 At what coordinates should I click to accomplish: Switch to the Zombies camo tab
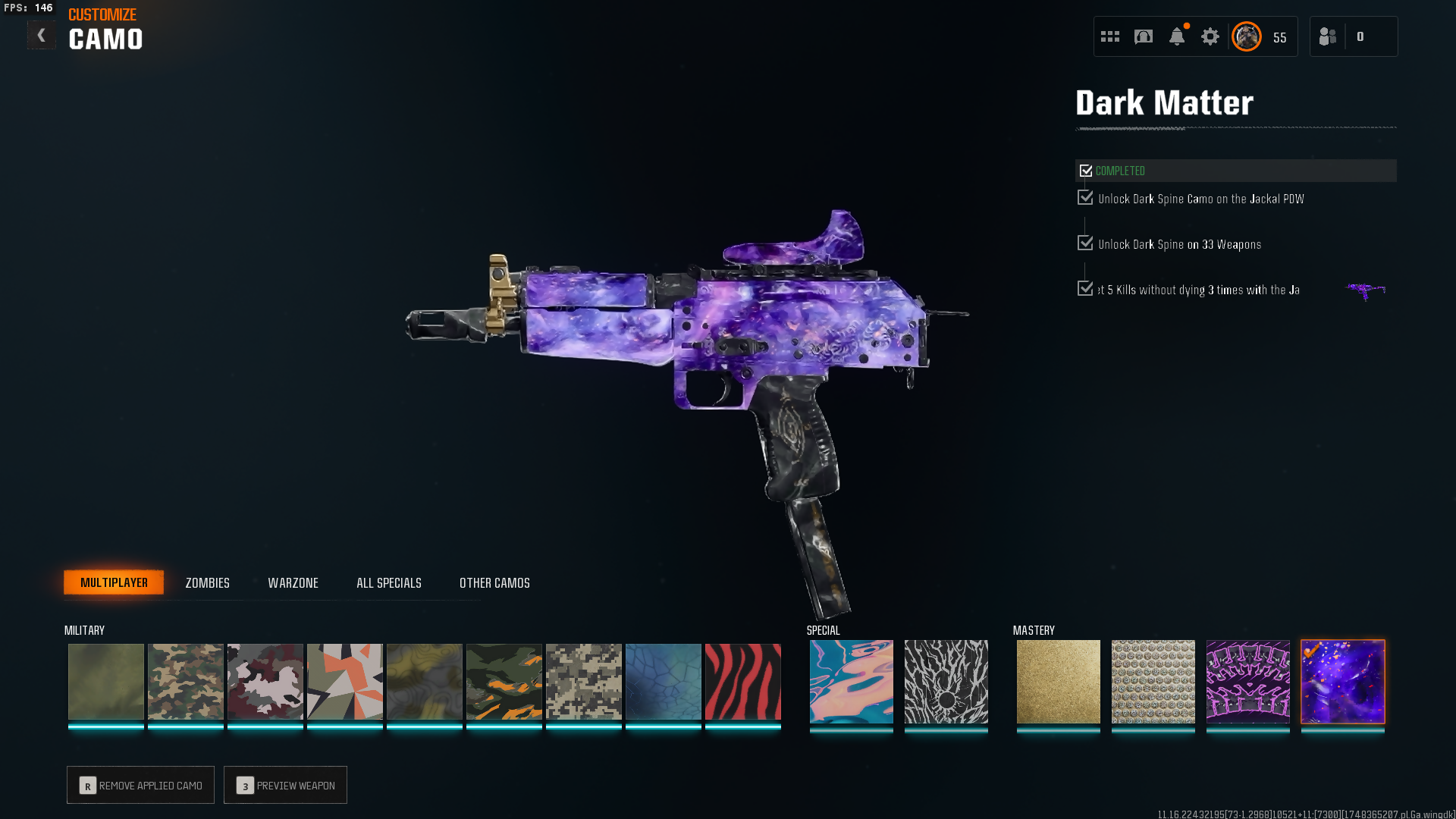tap(207, 583)
